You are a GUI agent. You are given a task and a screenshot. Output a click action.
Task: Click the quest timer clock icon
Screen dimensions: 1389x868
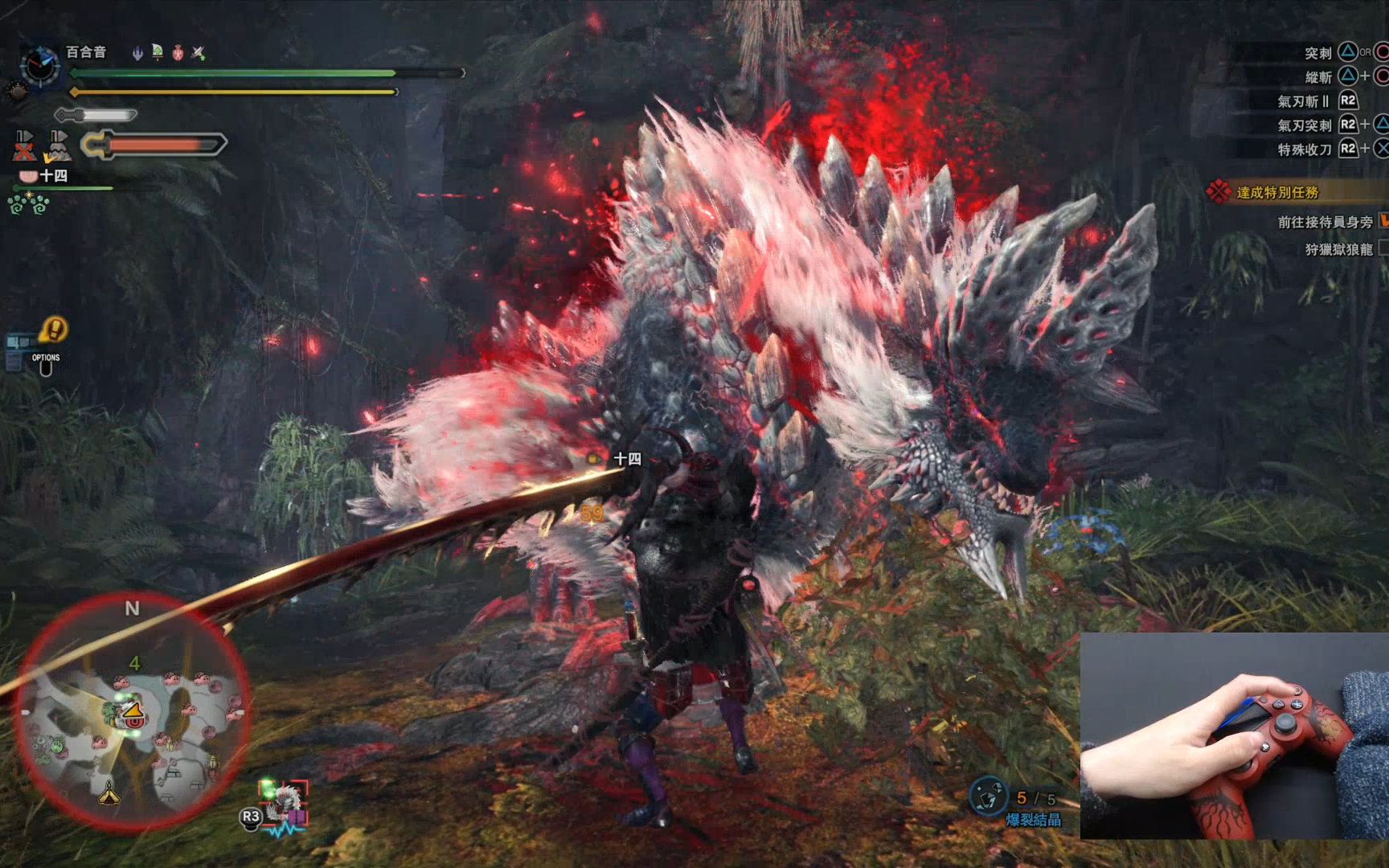39,65
